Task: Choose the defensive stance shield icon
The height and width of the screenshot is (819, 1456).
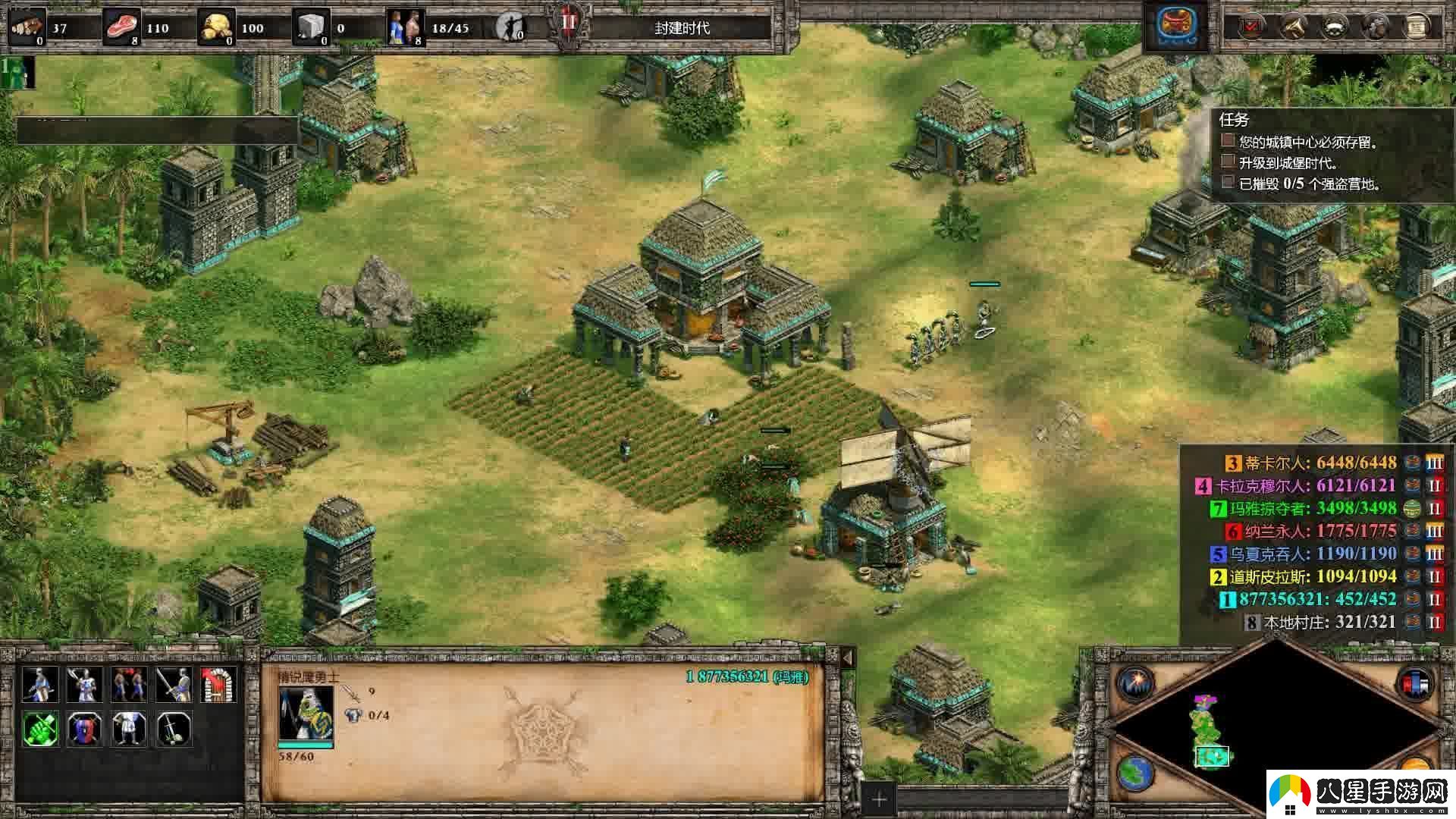Action: 84,729
